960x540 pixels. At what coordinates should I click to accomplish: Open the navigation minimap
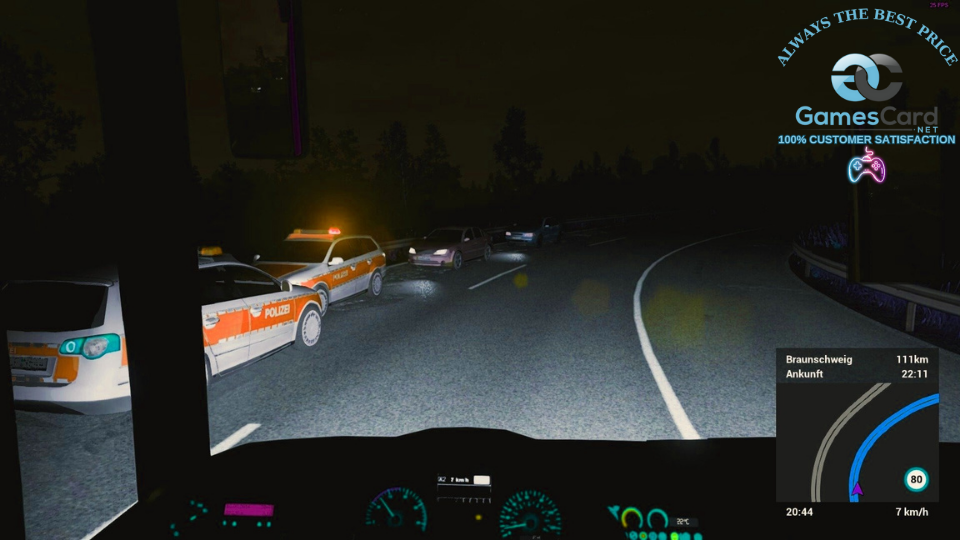[856, 440]
